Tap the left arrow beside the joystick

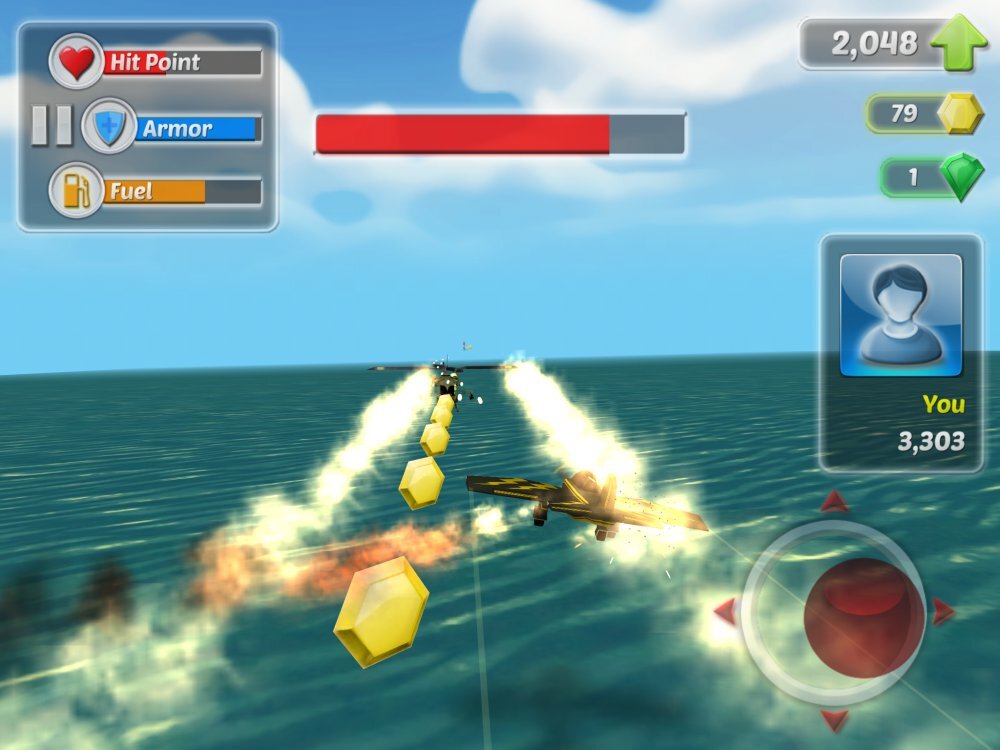(x=725, y=610)
